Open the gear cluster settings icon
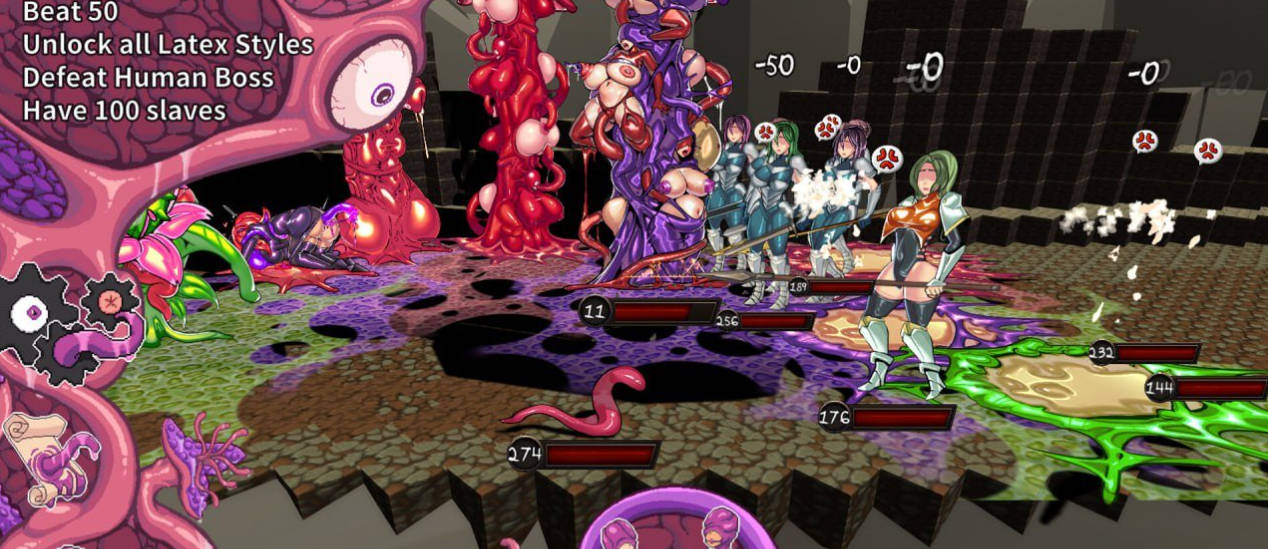Viewport: 1268px width, 549px height. tap(60, 320)
